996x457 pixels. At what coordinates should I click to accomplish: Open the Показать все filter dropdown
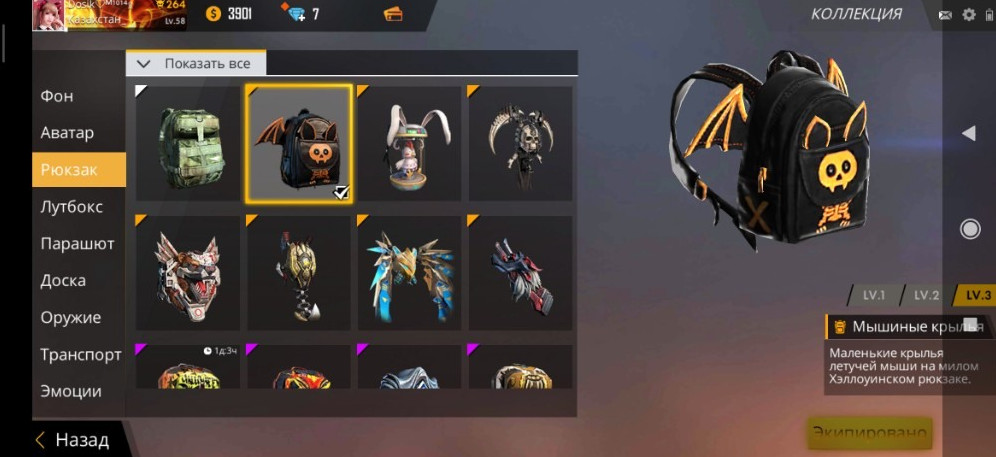click(x=196, y=63)
